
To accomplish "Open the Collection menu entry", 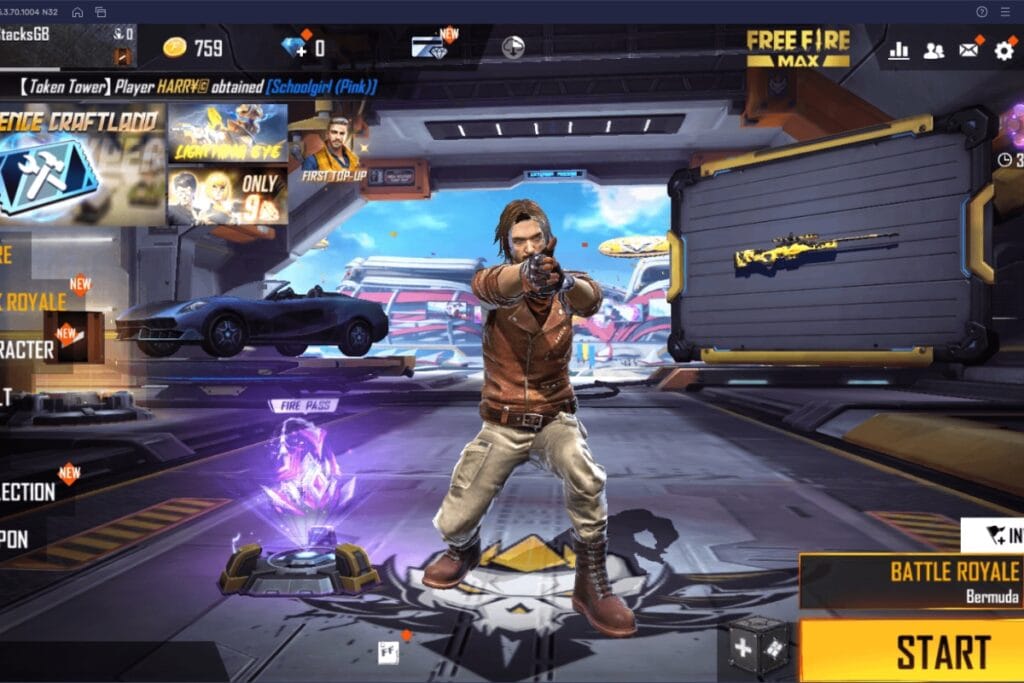I will (x=30, y=491).
